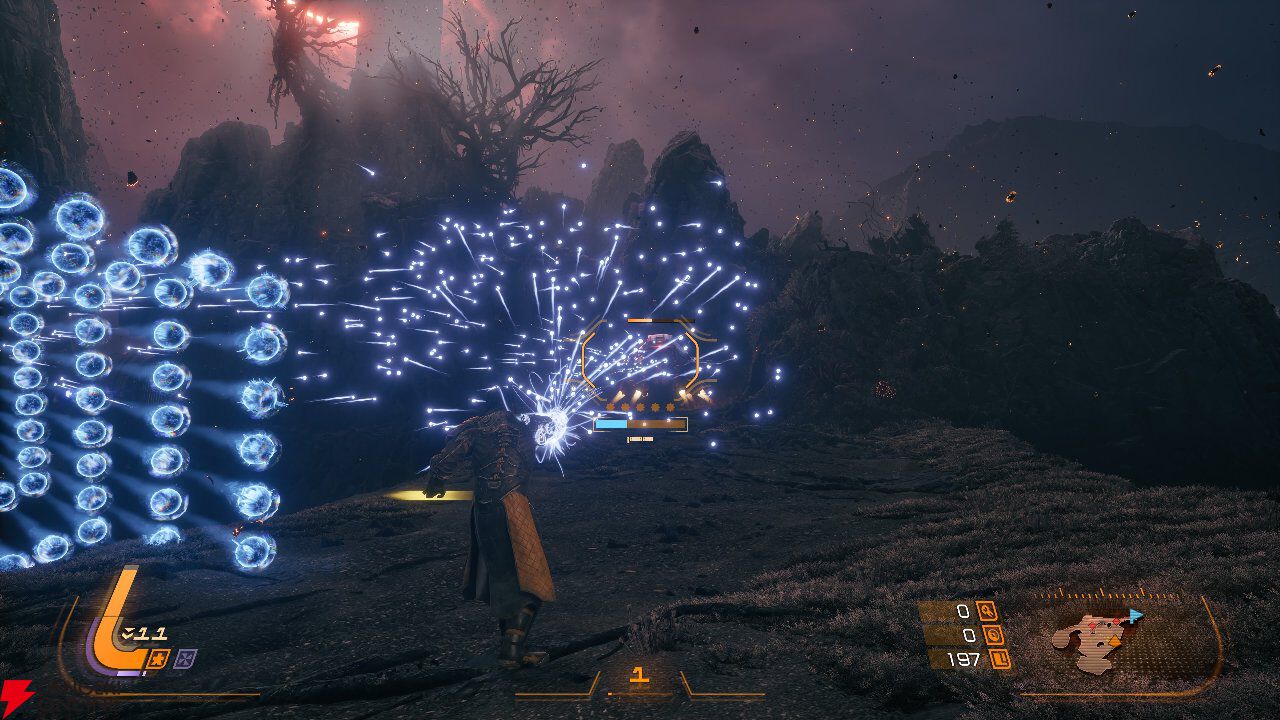Click the red lightning bolt overlay icon
Image resolution: width=1280 pixels, height=720 pixels.
pyautogui.click(x=17, y=693)
